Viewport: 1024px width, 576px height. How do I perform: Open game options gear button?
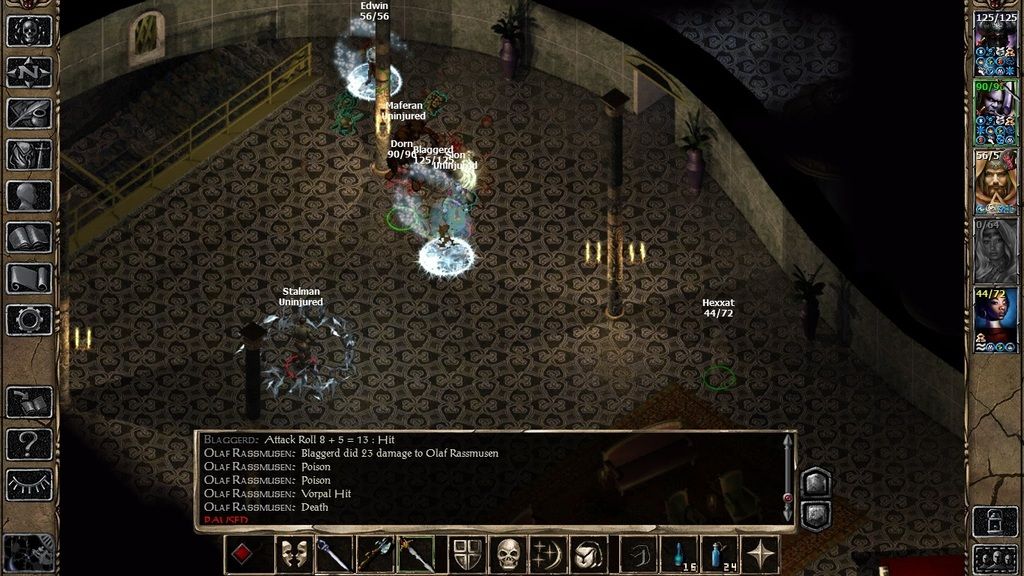[x=29, y=320]
